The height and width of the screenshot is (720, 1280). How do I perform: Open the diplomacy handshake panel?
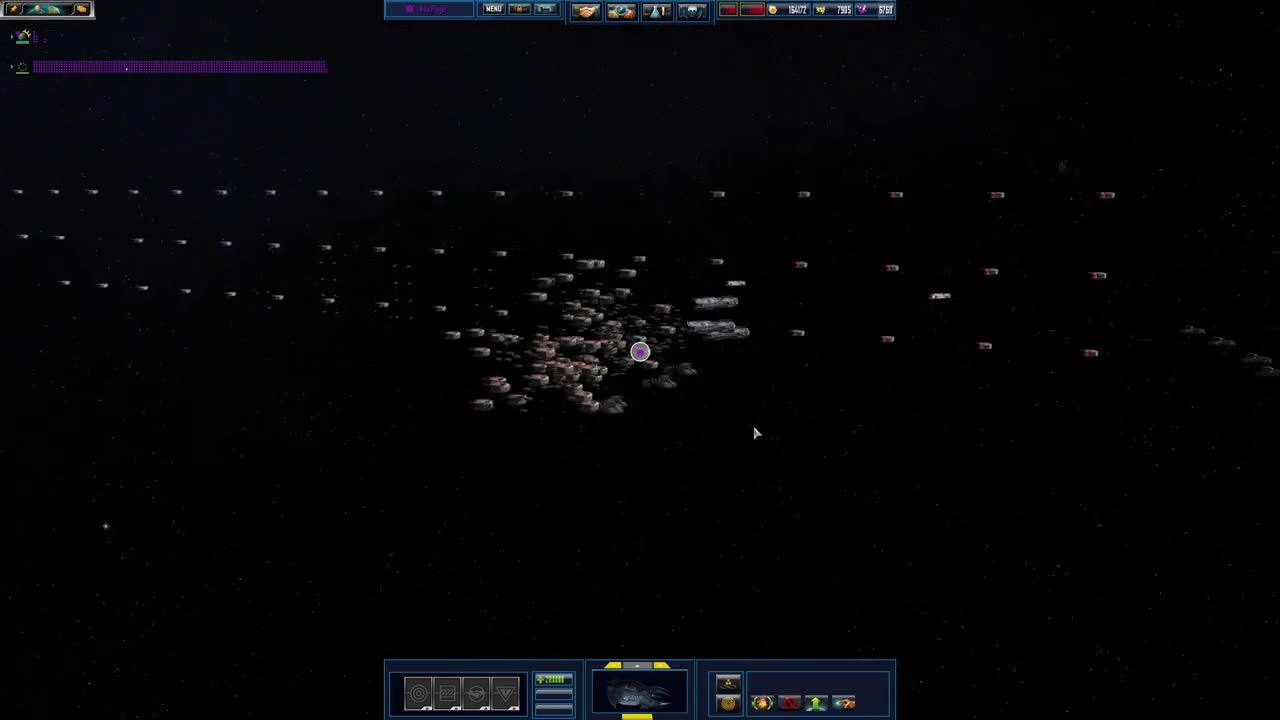(587, 10)
